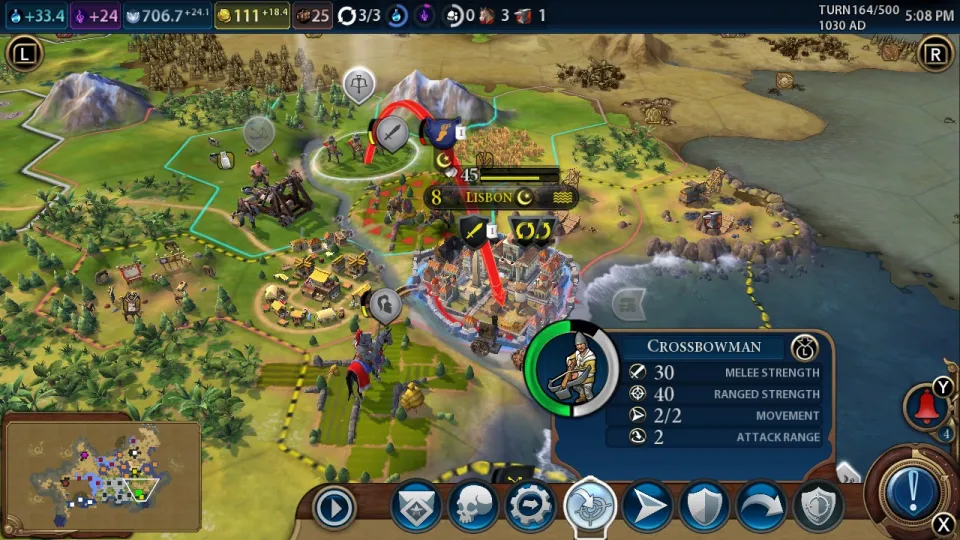
Task: Fortify the unit with the shield action
Action: tap(704, 507)
